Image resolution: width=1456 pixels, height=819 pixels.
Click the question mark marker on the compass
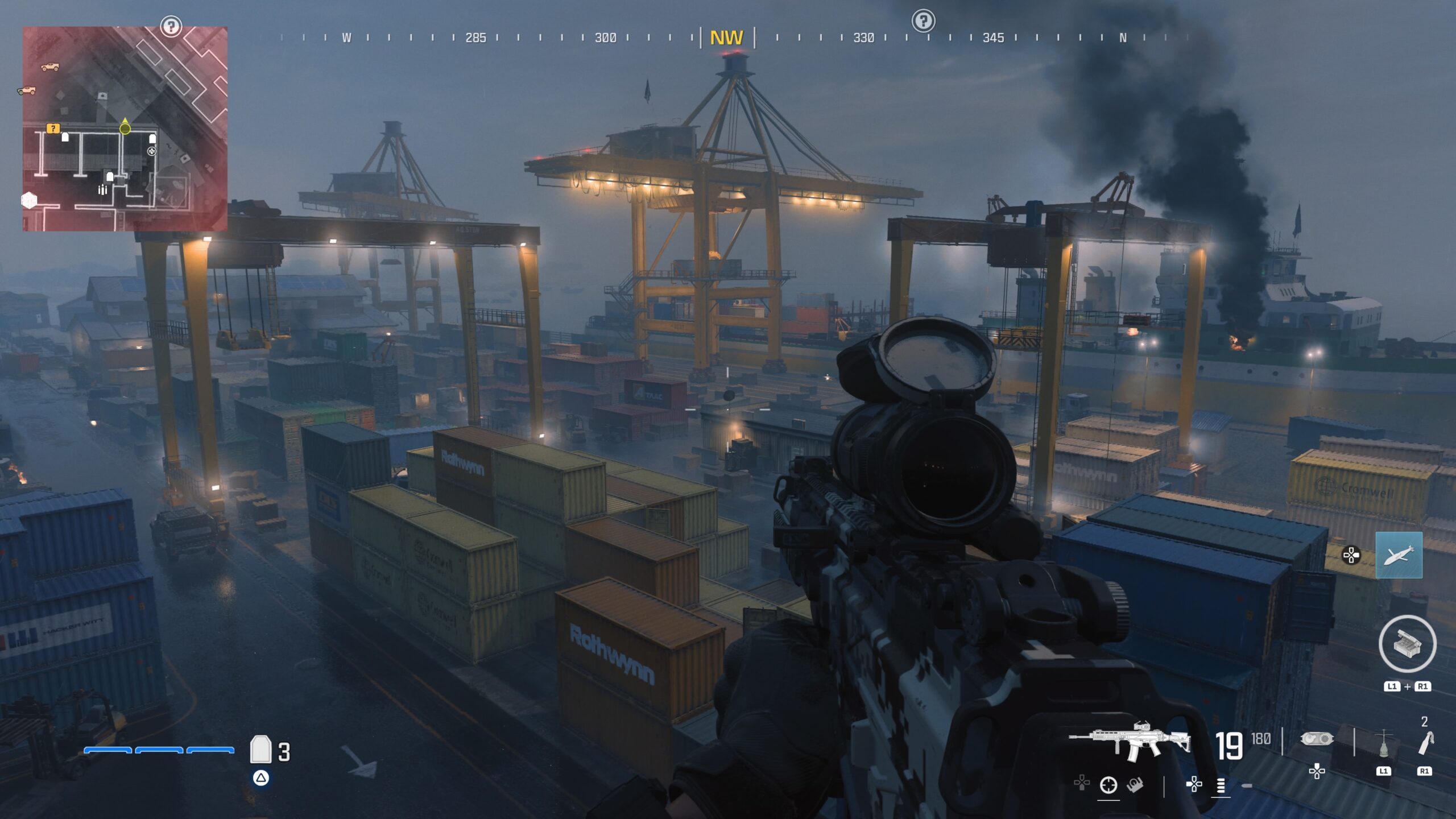(923, 21)
